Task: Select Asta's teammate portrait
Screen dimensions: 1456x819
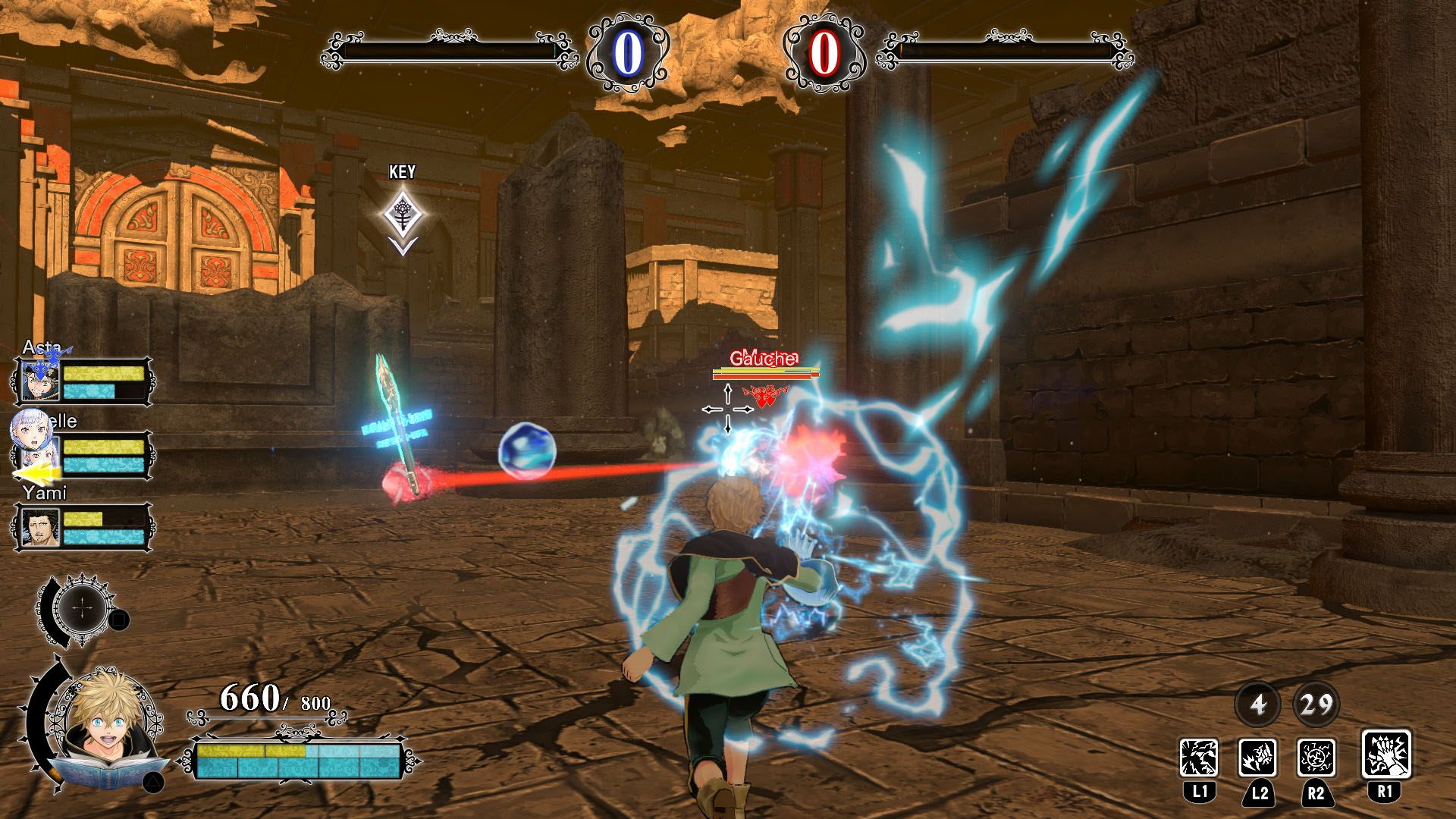Action: [x=39, y=381]
